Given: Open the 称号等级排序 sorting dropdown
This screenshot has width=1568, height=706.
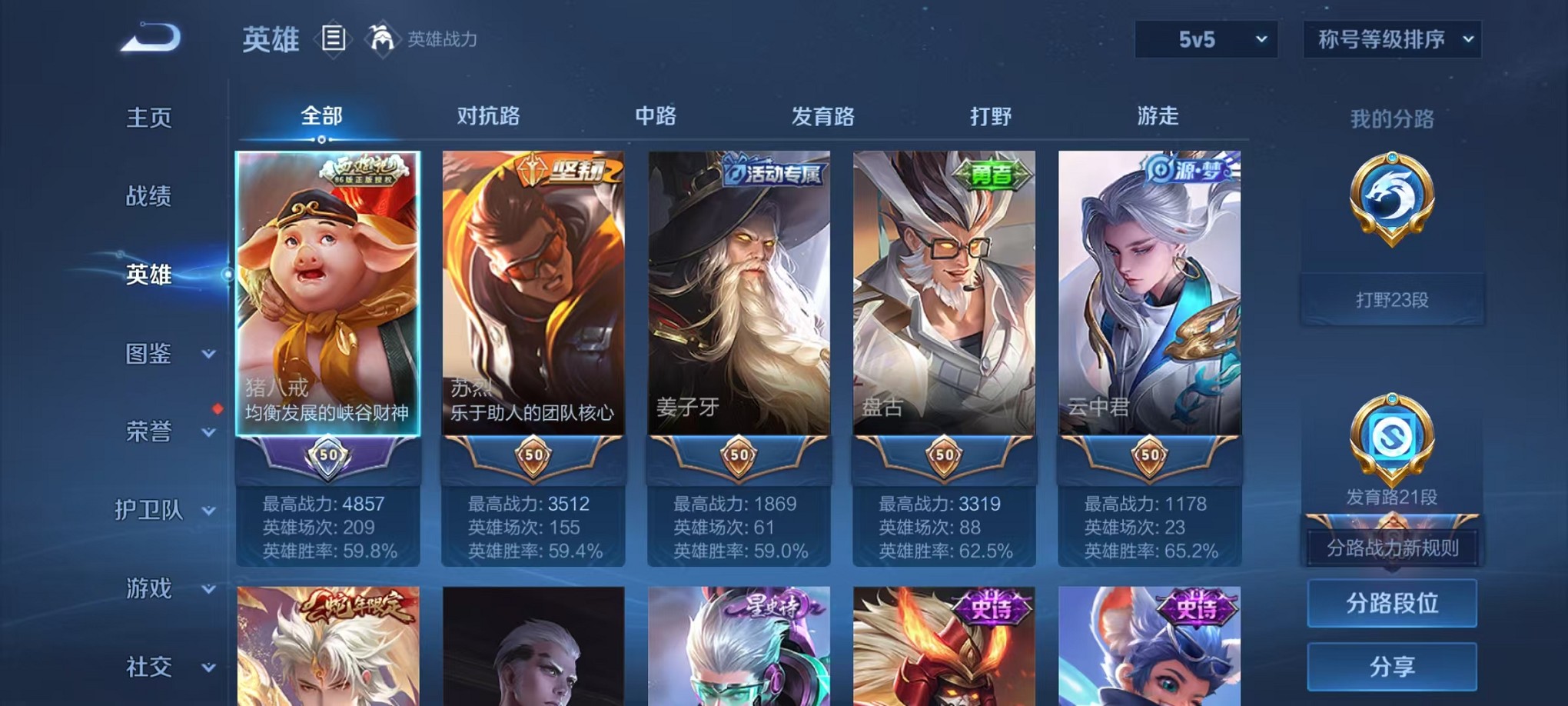Looking at the screenshot, I should (x=1393, y=38).
